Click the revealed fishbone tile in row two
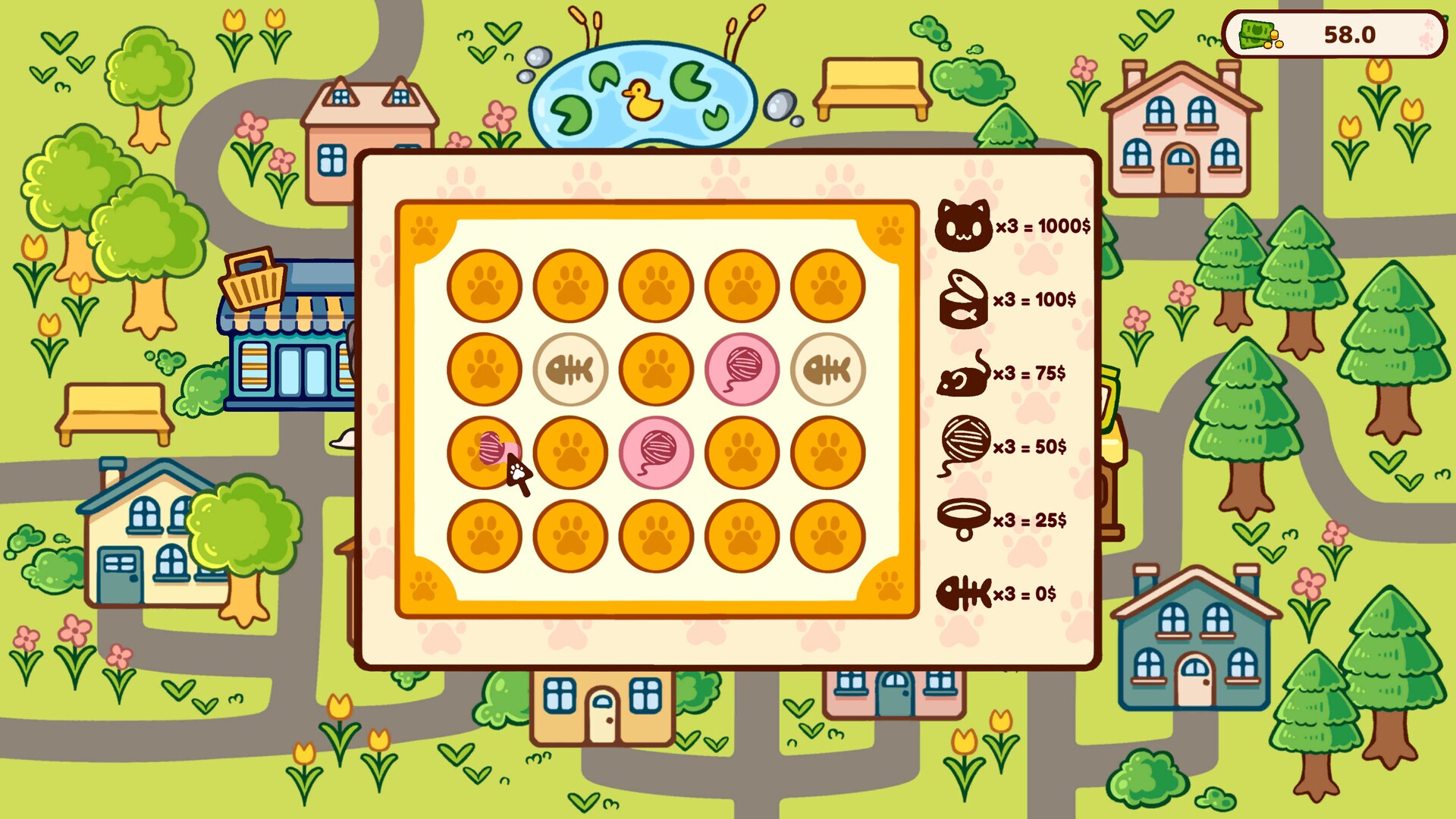This screenshot has height=819, width=1456. tap(571, 370)
